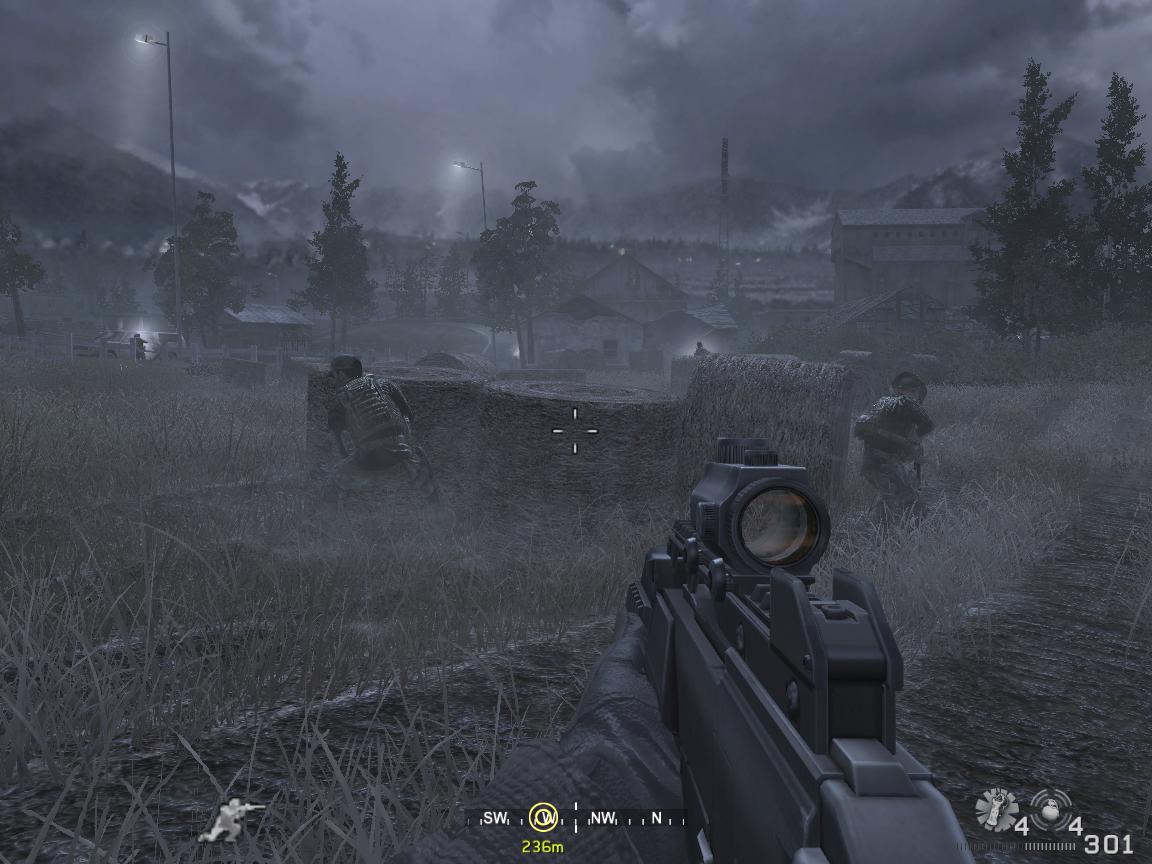1152x864 pixels.
Task: Click the NW heading on the compass
Action: pyautogui.click(x=603, y=818)
